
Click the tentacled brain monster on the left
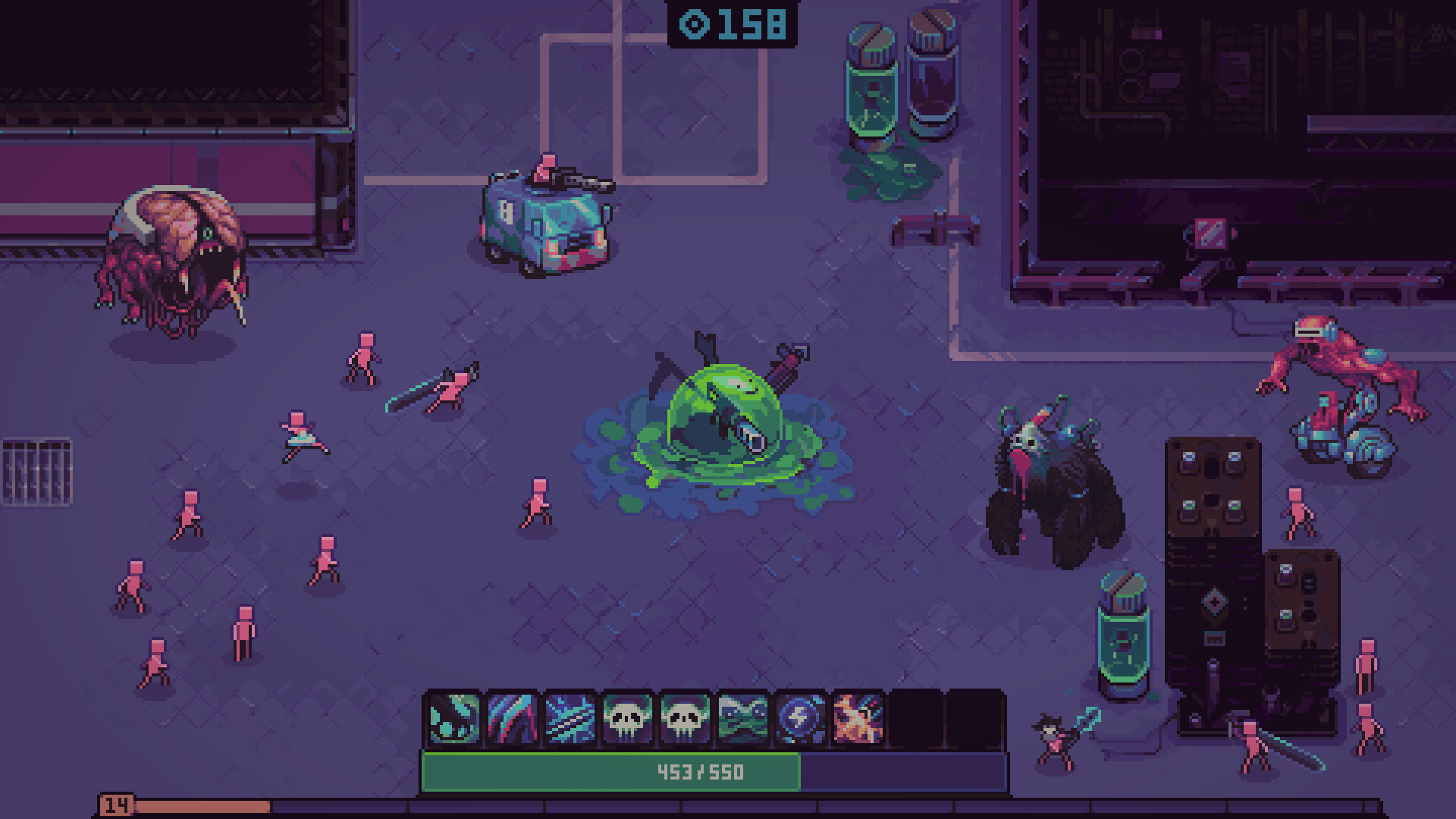[x=174, y=250]
